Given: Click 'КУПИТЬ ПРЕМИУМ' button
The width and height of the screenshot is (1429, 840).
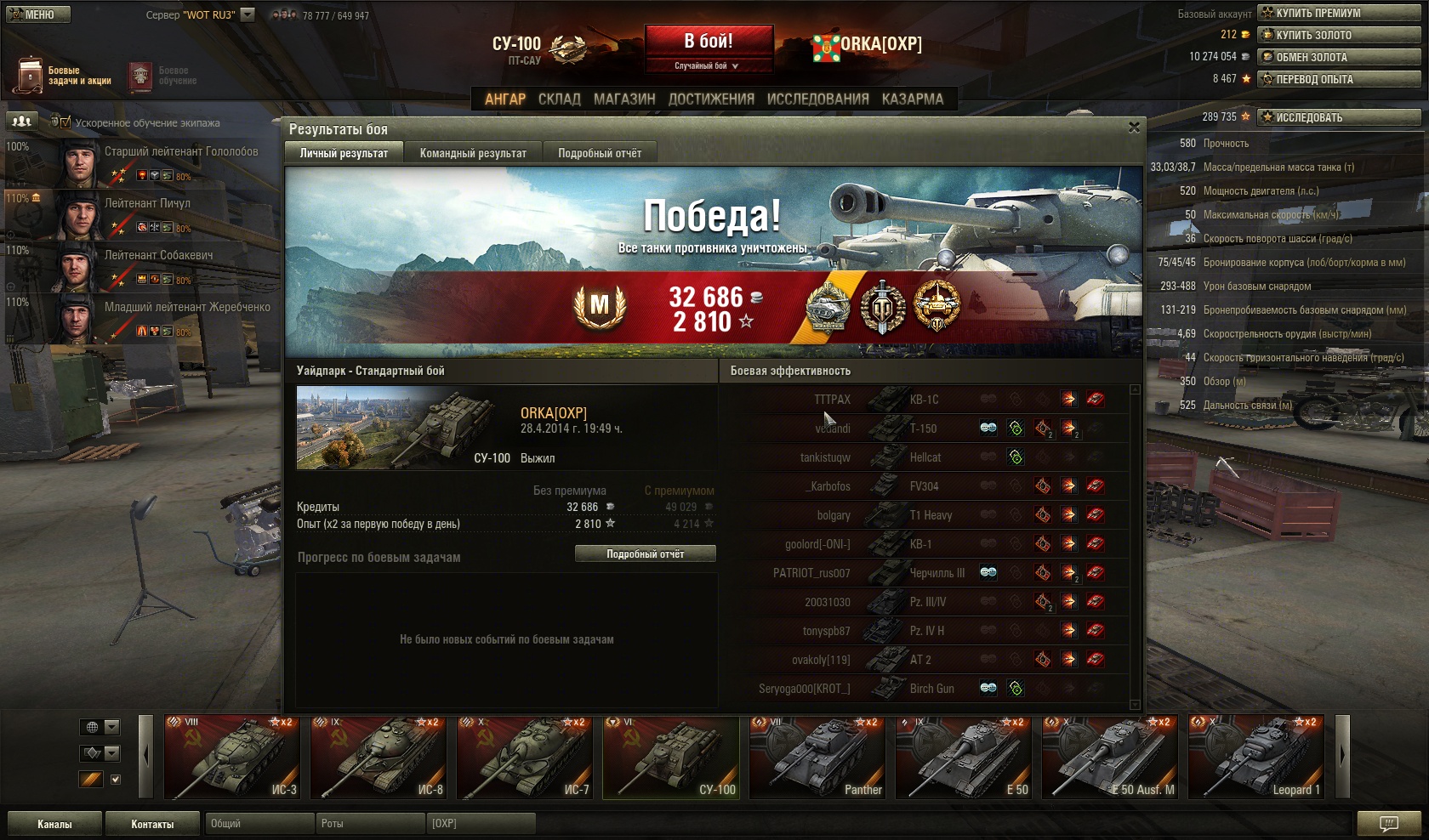Looking at the screenshot, I should (x=1339, y=13).
